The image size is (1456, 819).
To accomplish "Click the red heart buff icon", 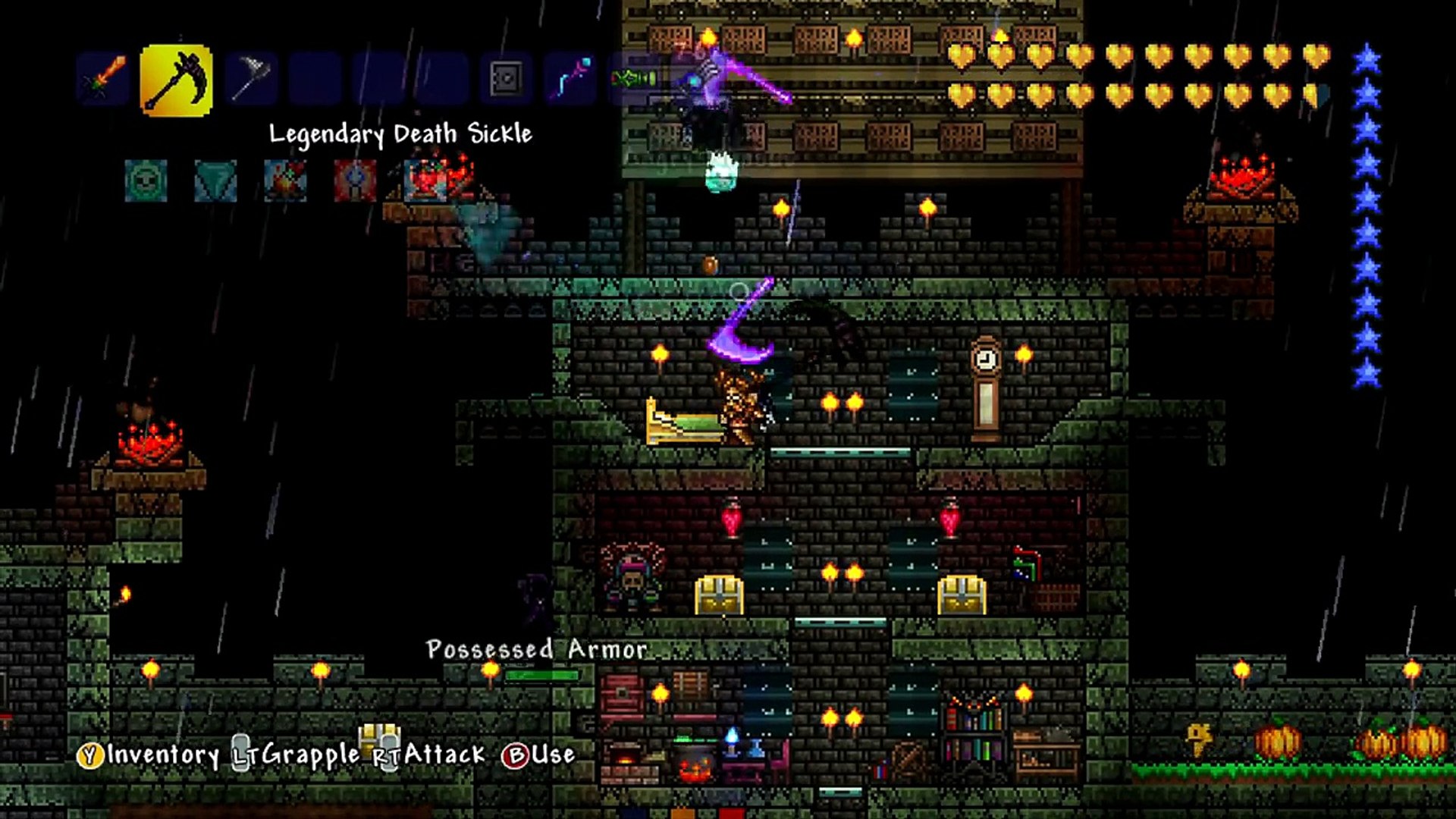I will pos(425,181).
